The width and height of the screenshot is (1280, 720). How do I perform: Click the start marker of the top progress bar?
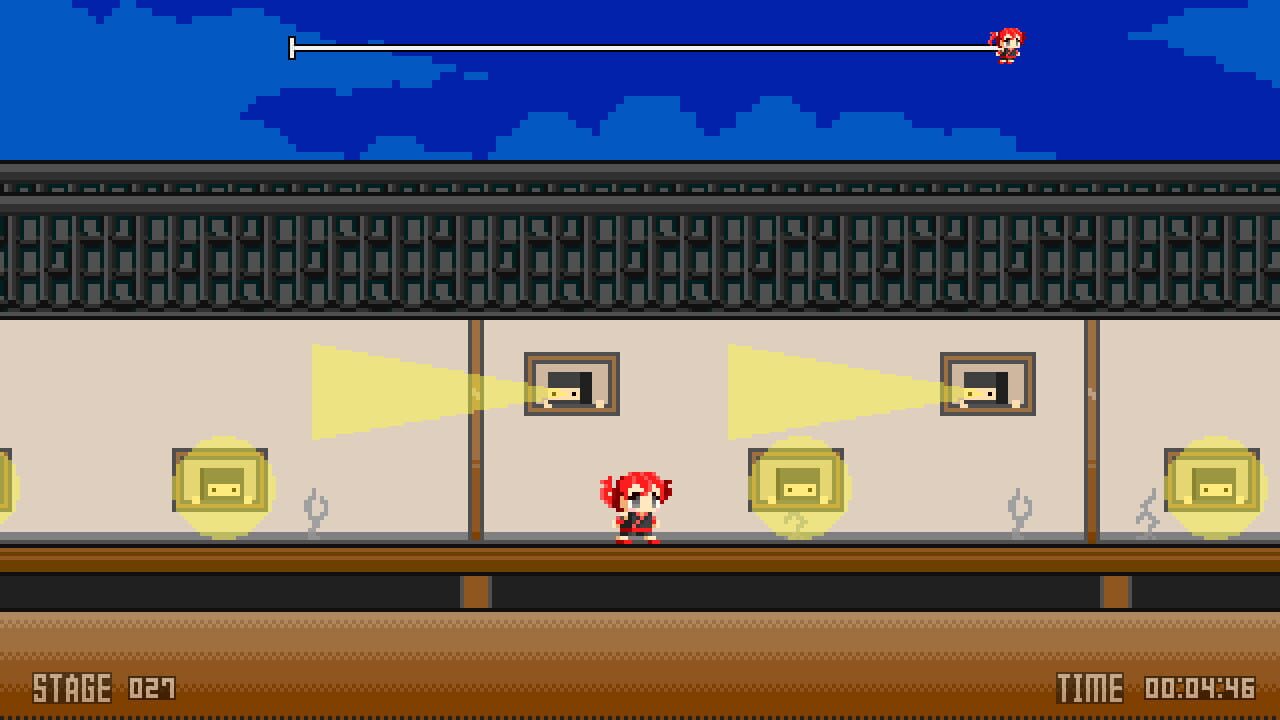[292, 47]
